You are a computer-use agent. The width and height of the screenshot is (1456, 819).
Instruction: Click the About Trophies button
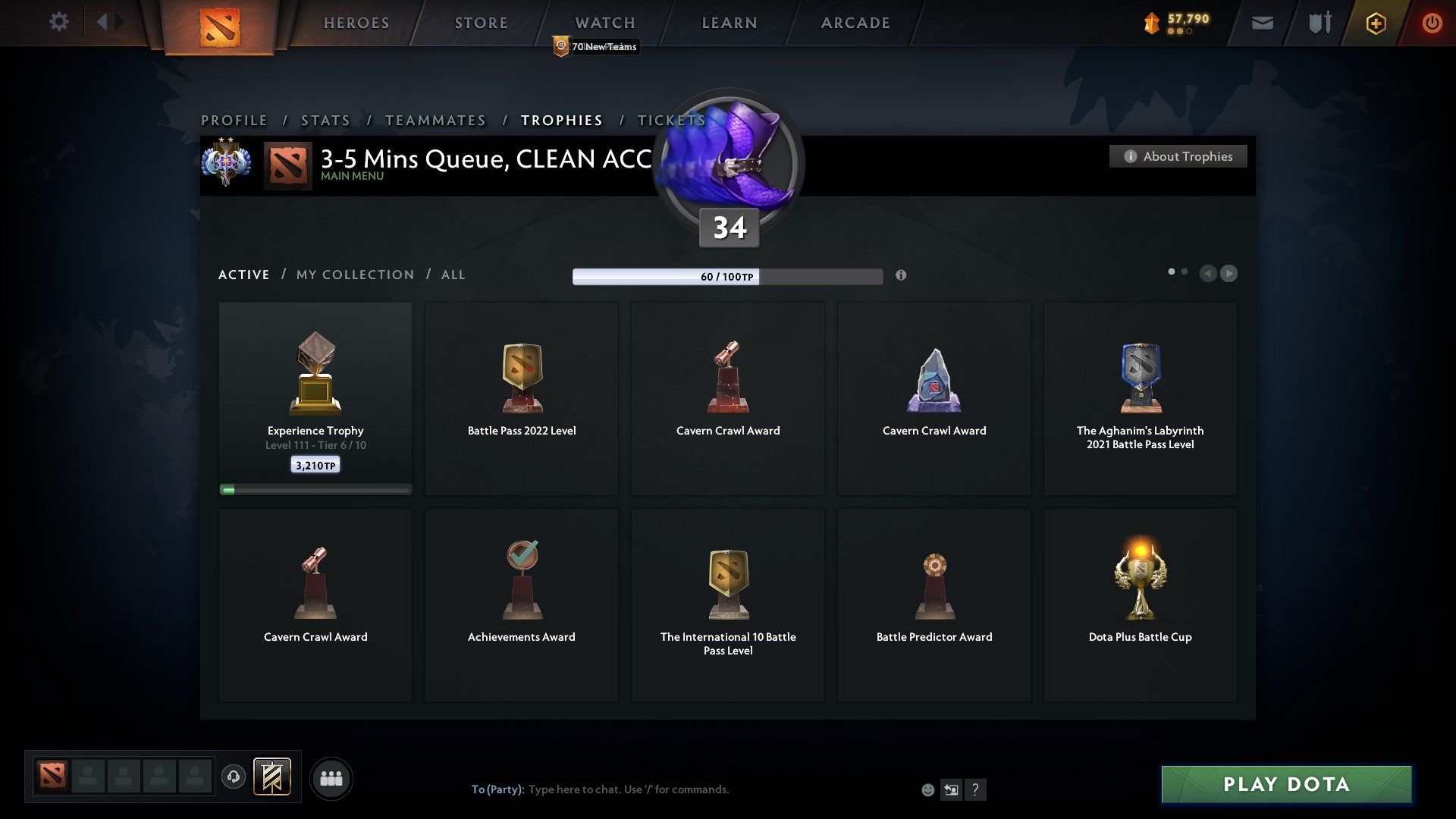pos(1178,156)
